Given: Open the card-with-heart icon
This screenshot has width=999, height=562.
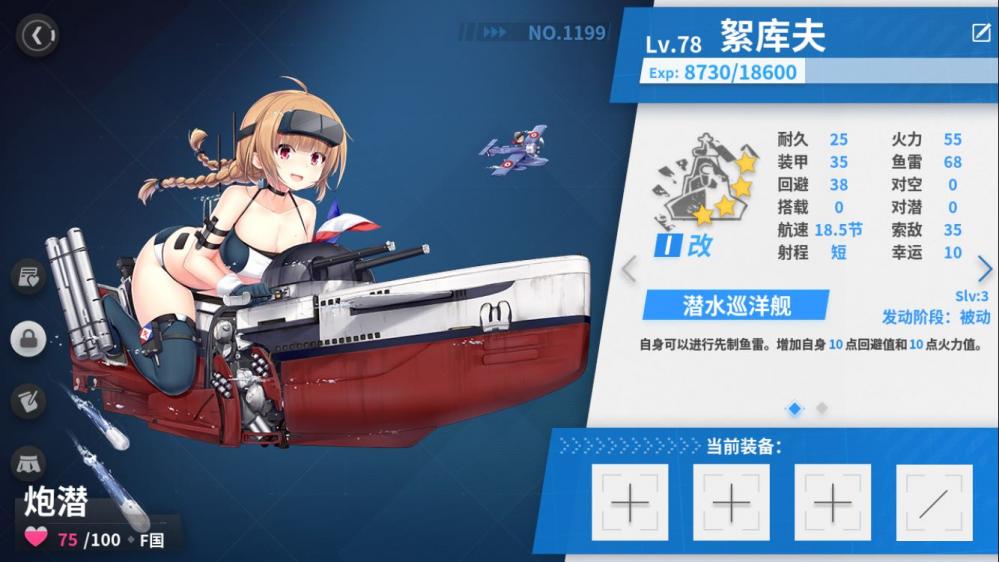Looking at the screenshot, I should [x=29, y=275].
